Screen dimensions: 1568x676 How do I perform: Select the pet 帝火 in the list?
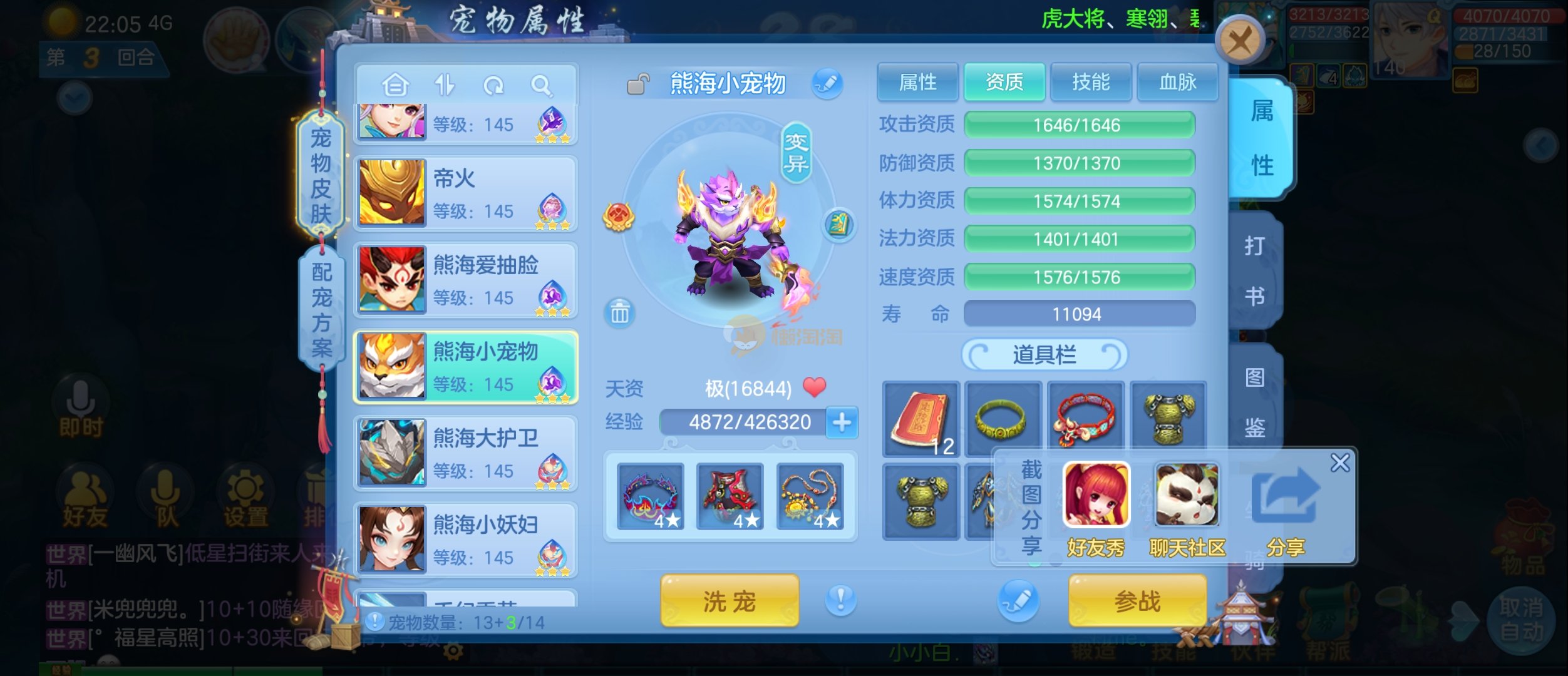(x=466, y=193)
